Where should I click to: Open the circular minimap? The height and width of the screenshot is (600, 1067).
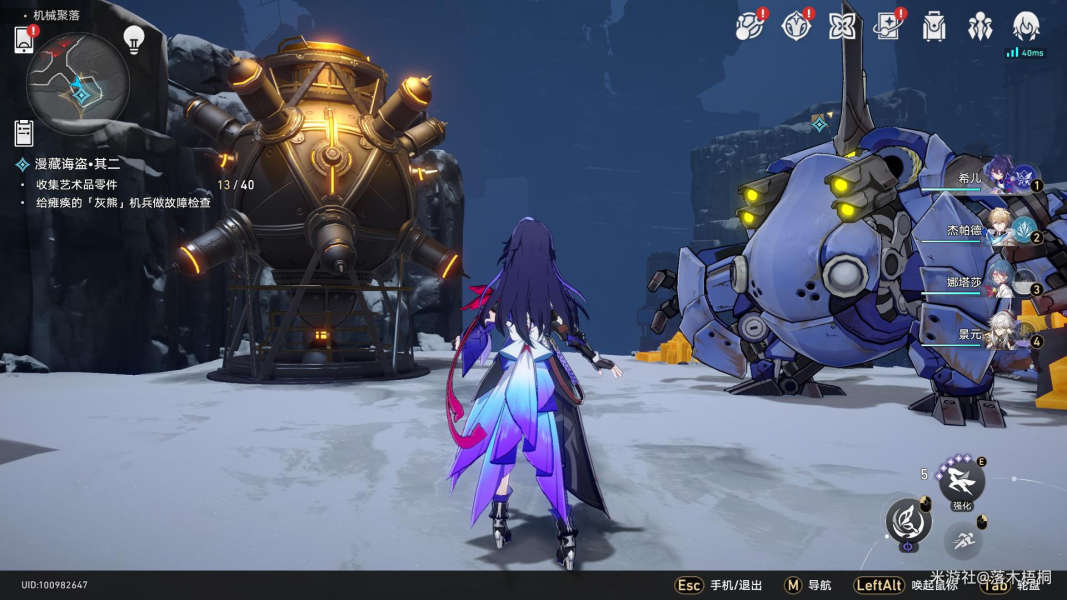tap(78, 76)
